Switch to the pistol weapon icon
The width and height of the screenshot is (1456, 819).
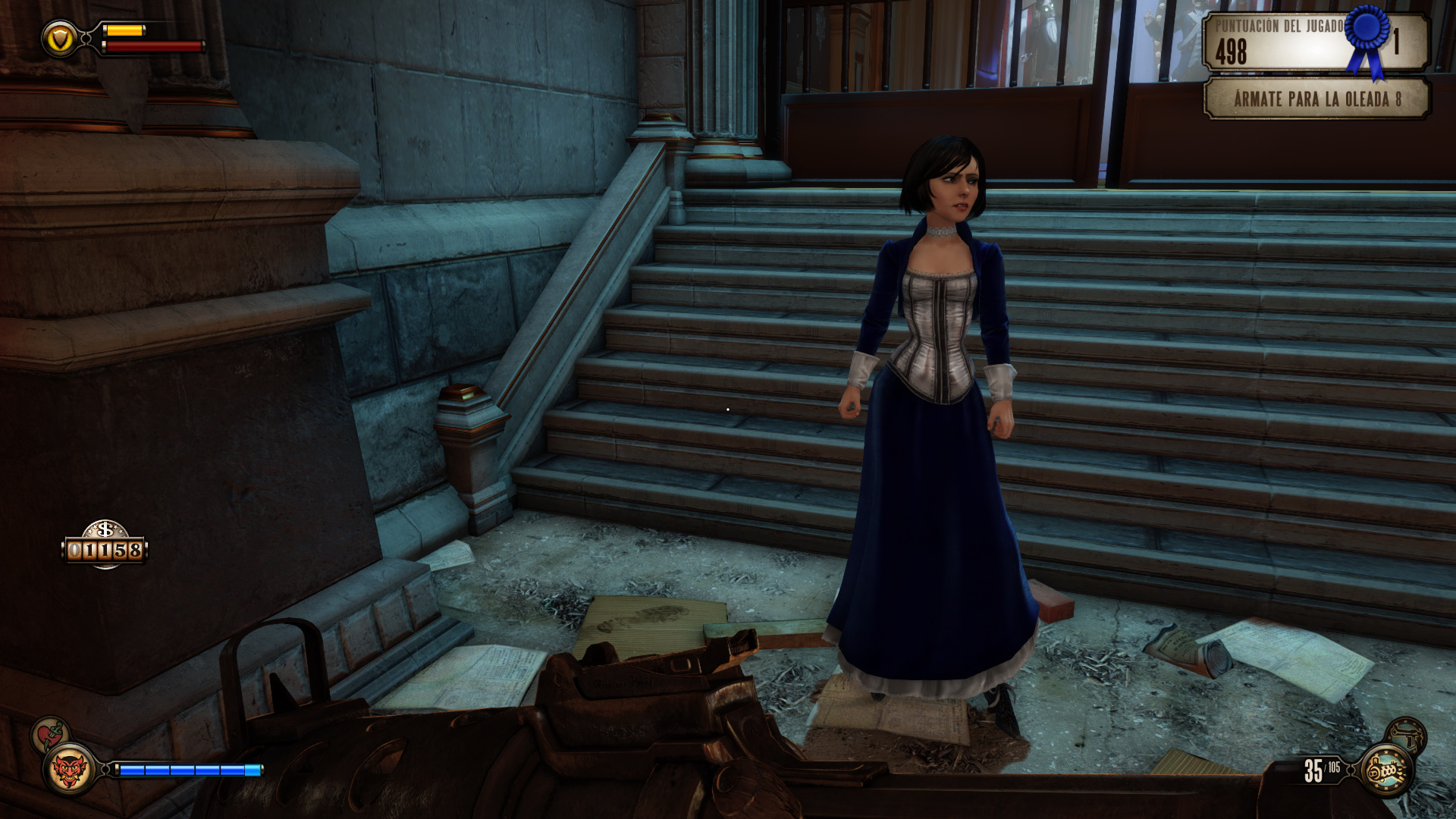tap(1407, 734)
